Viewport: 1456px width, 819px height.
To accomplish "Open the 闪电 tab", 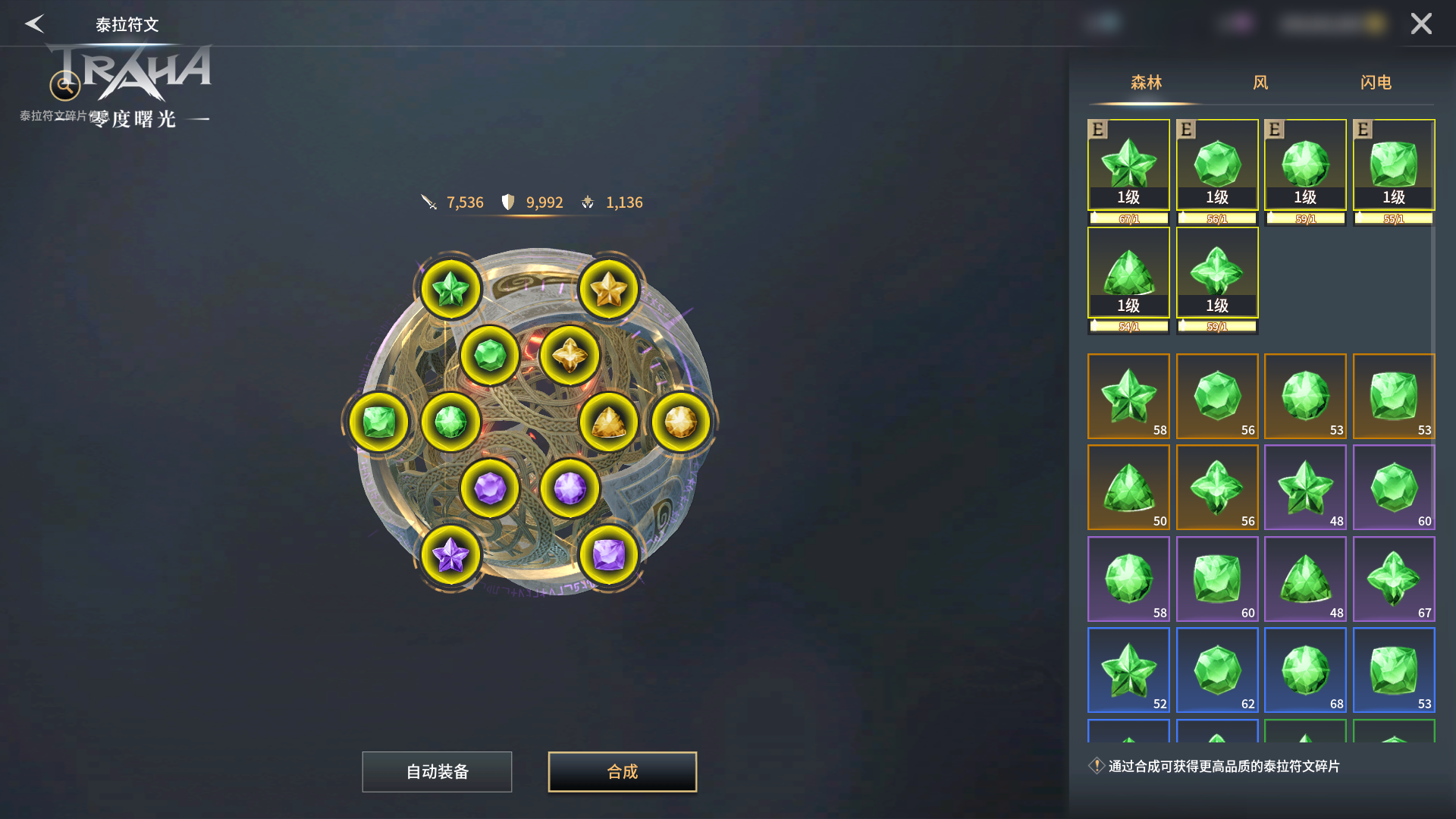I will point(1376,83).
